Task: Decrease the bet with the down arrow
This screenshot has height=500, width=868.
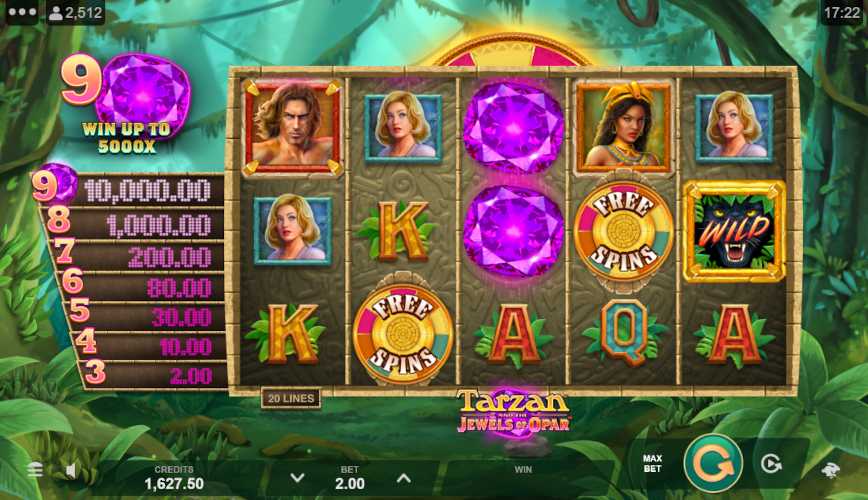Action: point(297,478)
